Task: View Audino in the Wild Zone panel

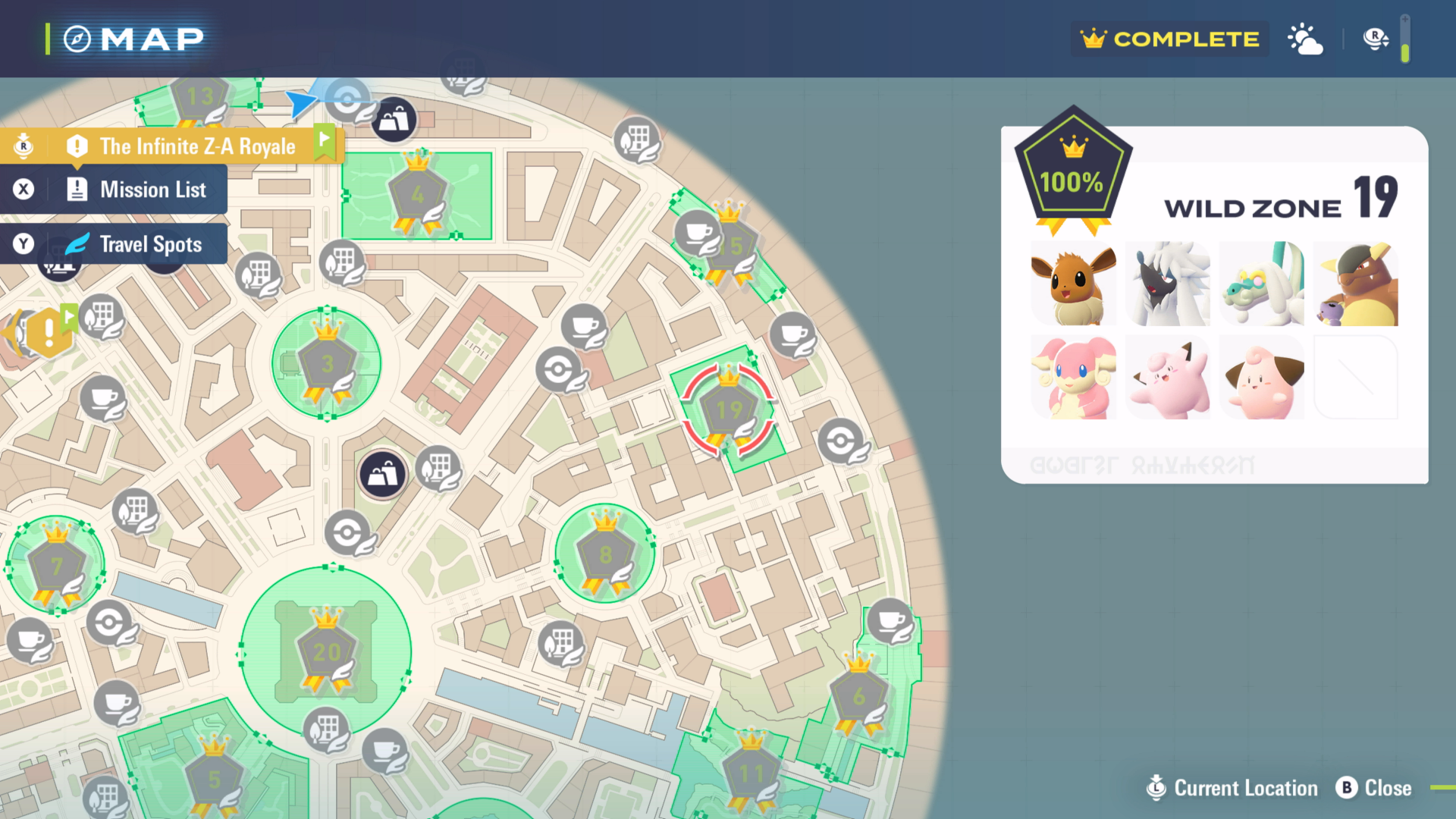Action: 1073,378
